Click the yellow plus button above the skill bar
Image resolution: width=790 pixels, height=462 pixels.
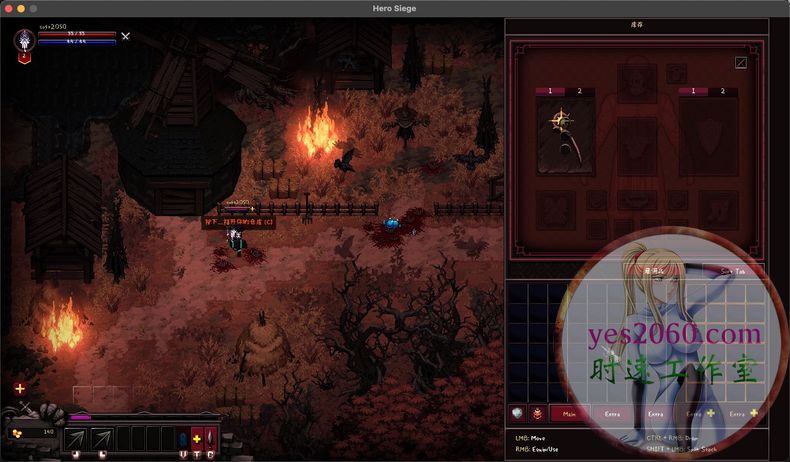point(20,388)
